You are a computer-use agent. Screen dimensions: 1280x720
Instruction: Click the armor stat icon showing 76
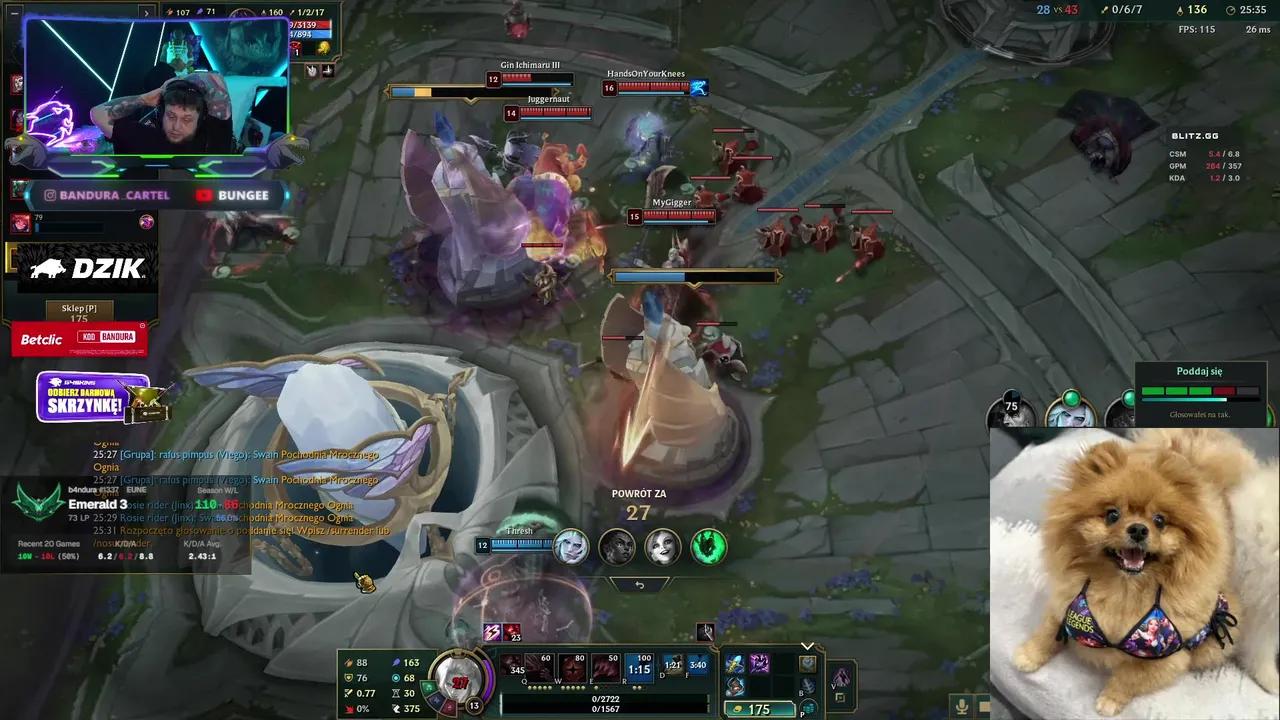click(x=348, y=677)
